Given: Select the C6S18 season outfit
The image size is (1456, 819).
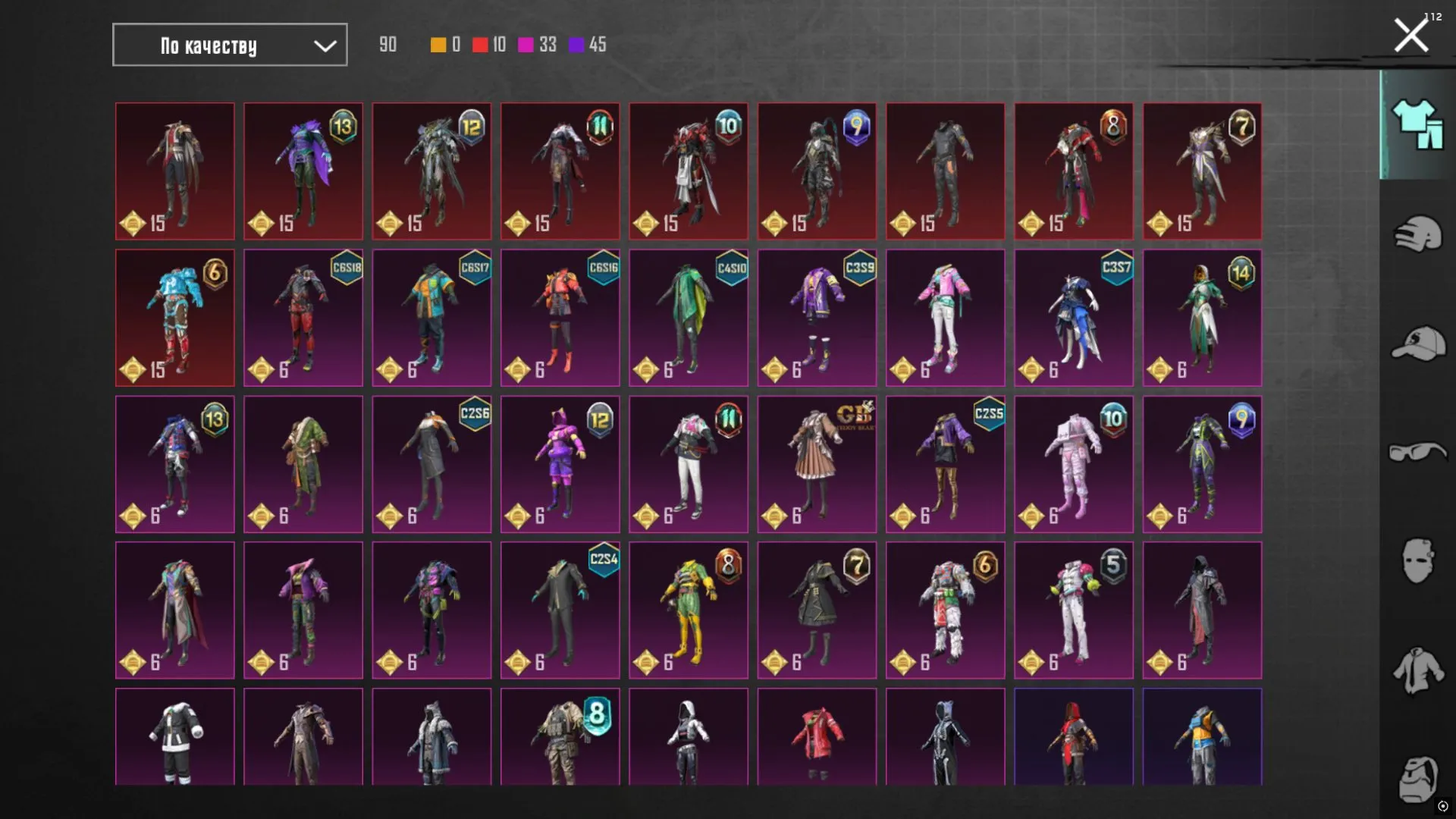Looking at the screenshot, I should 303,318.
